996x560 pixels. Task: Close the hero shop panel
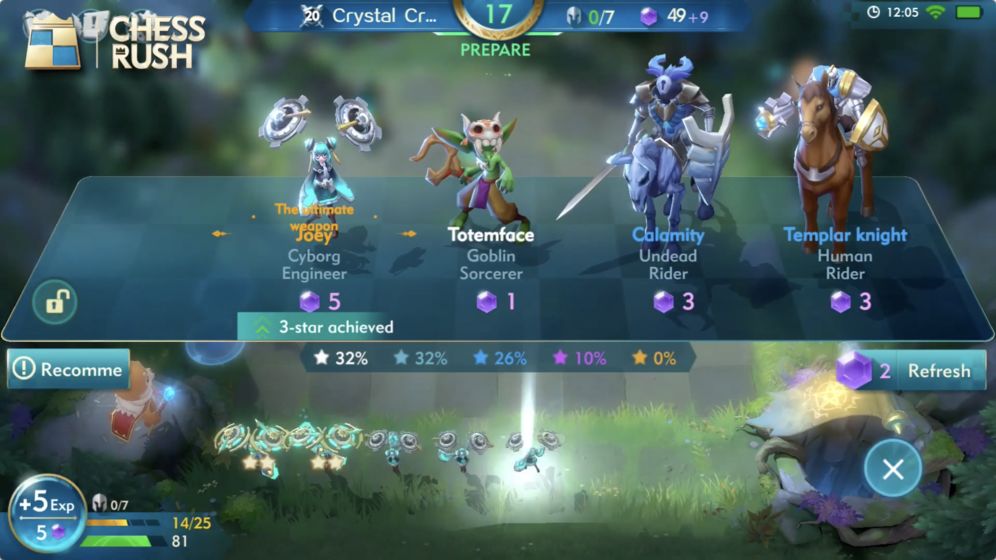pyautogui.click(x=892, y=468)
